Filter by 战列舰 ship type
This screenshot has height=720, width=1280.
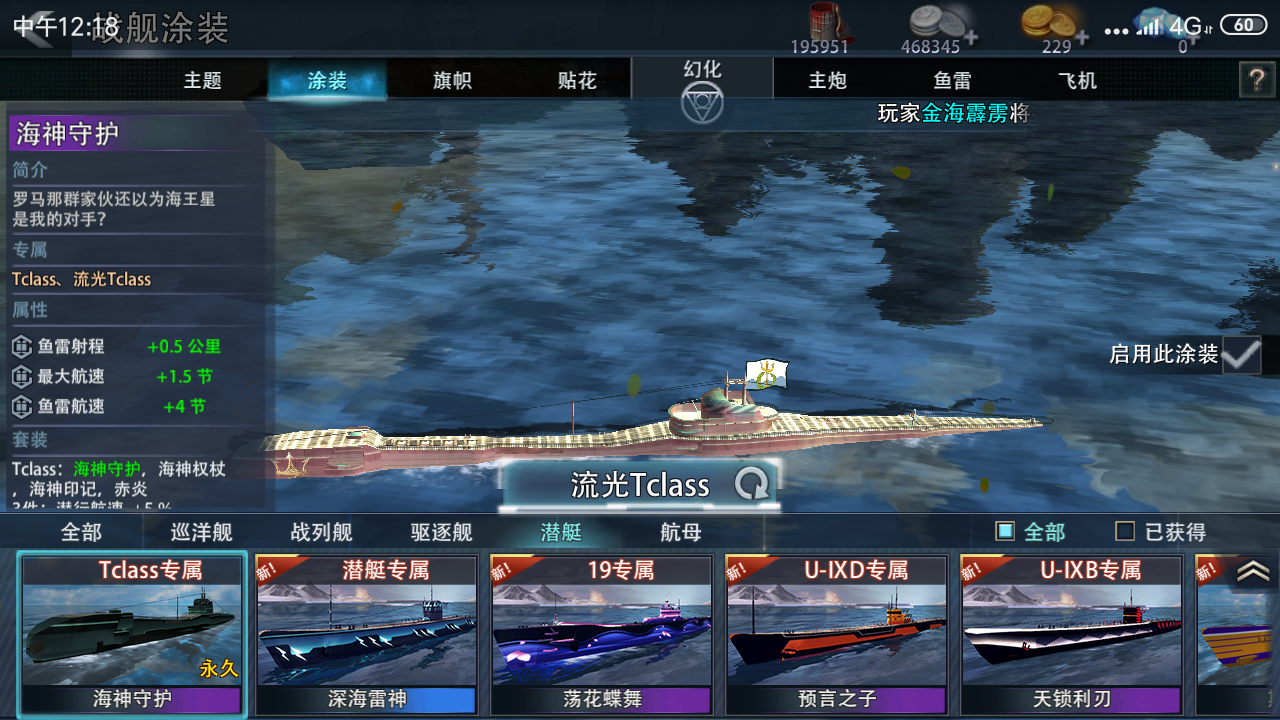click(x=321, y=532)
